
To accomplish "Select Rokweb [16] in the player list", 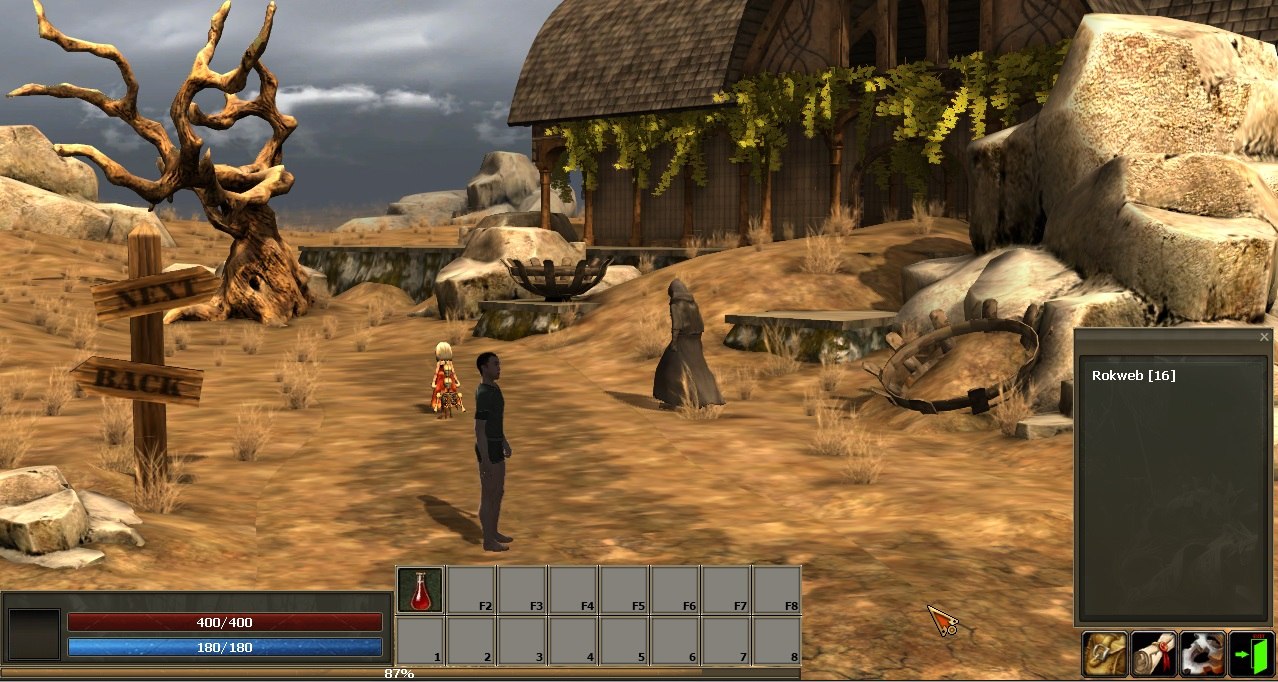I will coord(1133,376).
